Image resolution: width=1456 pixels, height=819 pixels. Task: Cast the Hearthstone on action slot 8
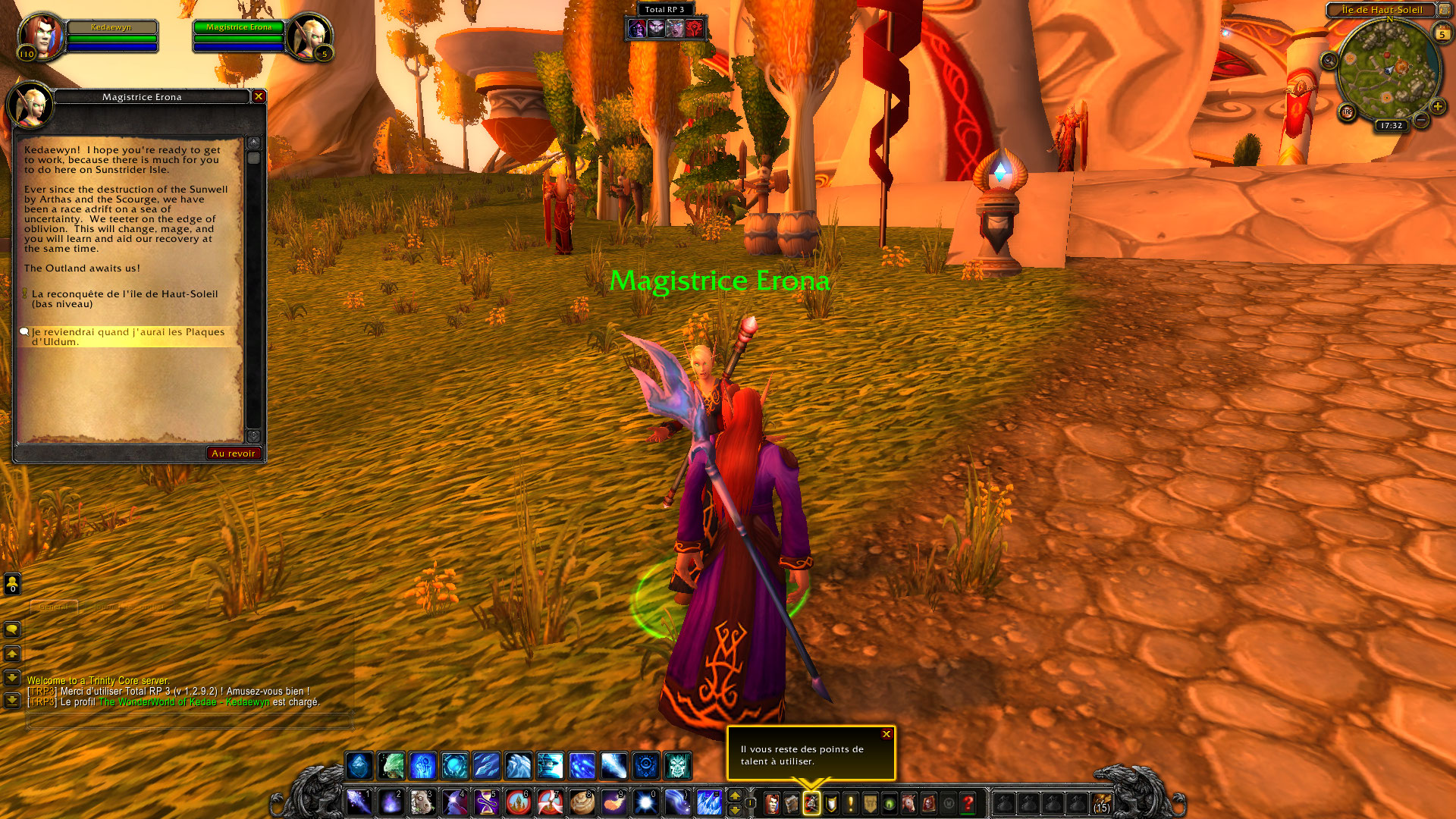[x=582, y=801]
